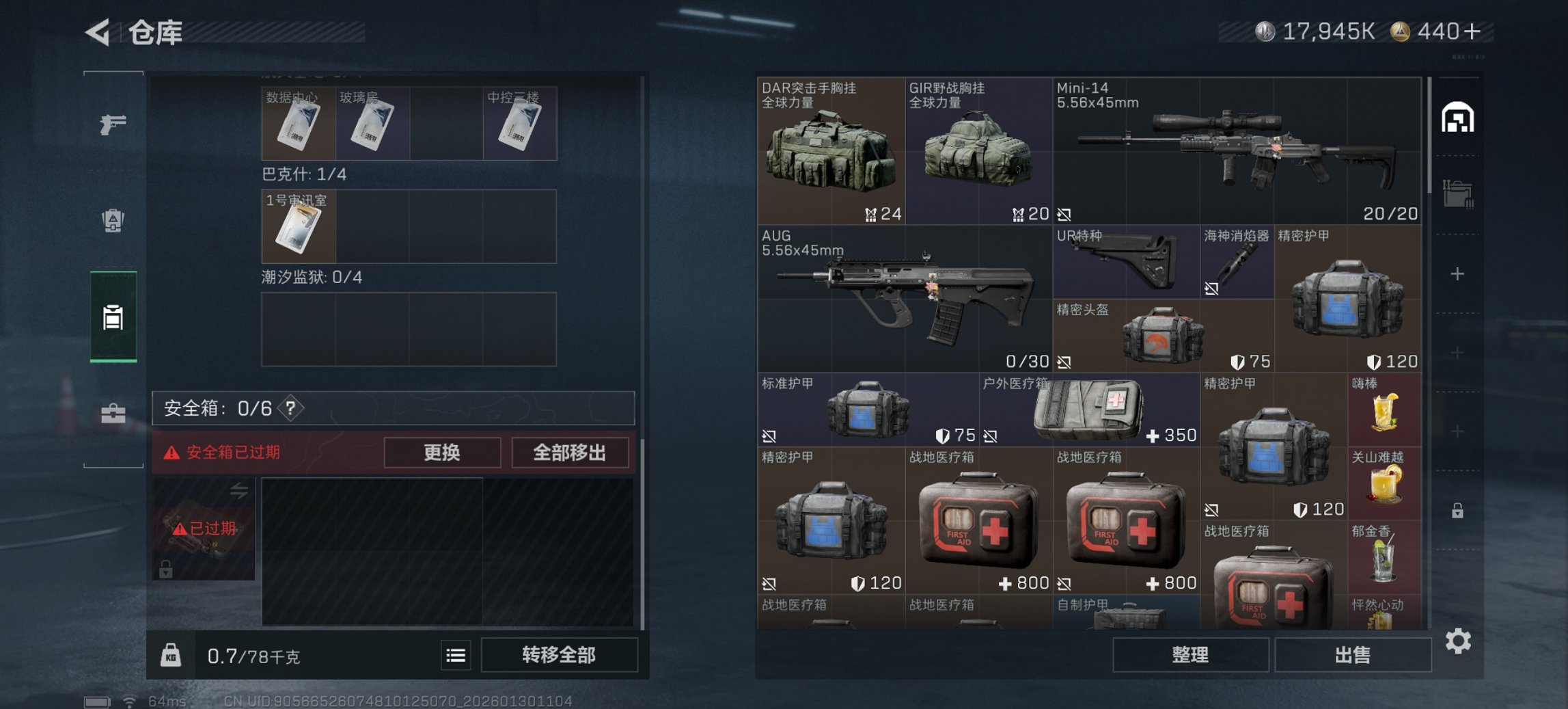
Task: Expand the second plus slot on right sidebar
Action: 1457,352
